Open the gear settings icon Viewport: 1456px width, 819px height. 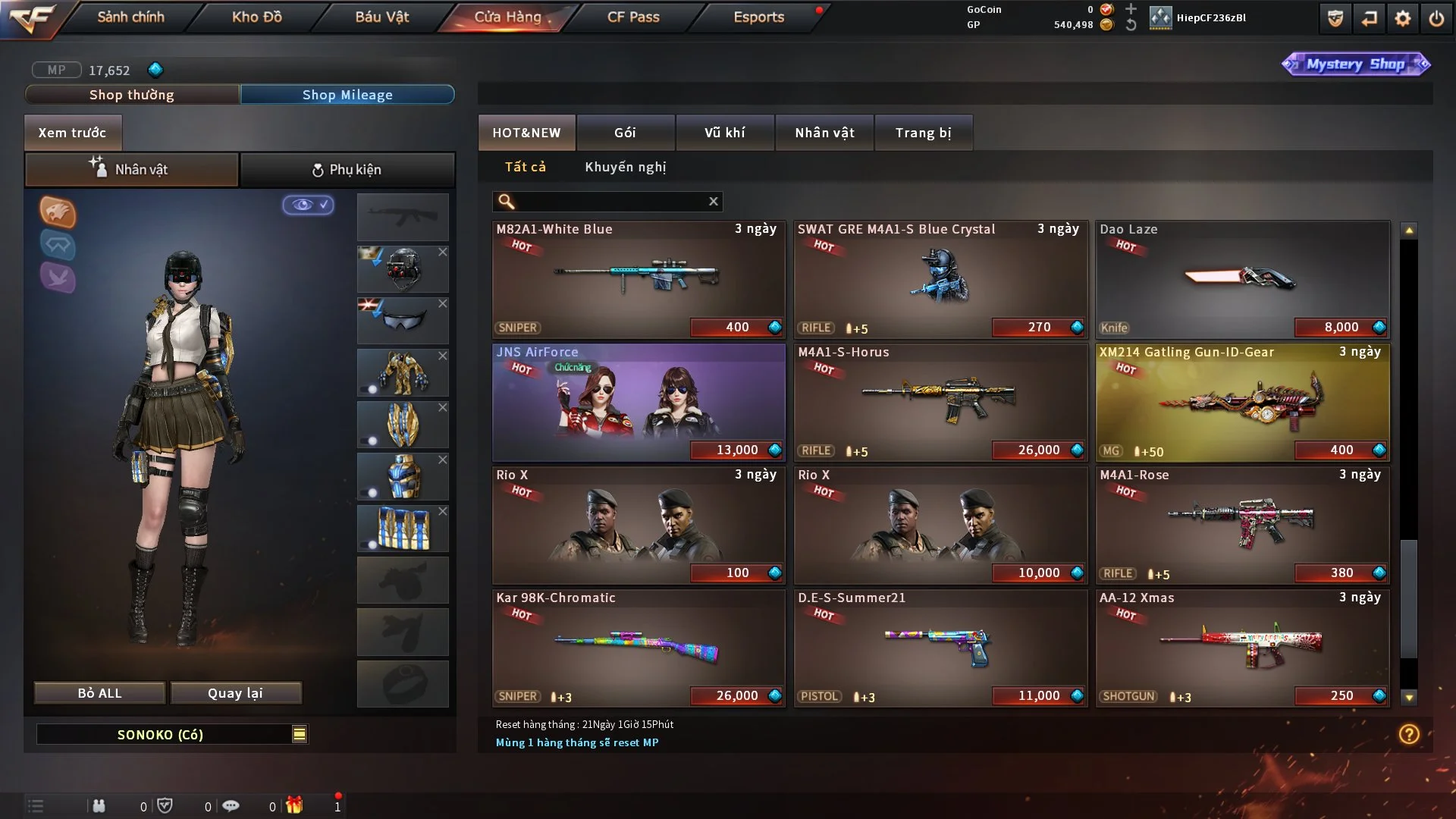coord(1403,18)
